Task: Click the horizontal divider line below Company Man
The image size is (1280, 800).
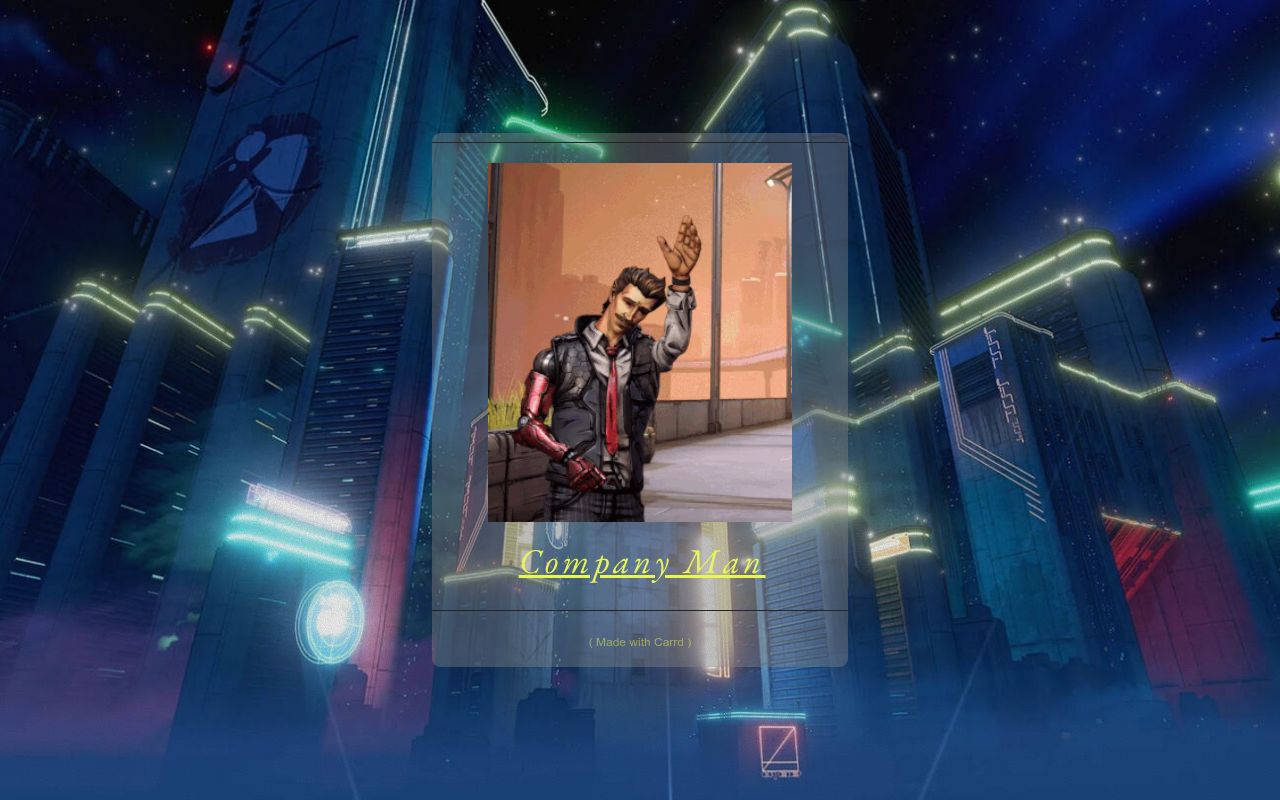Action: (x=639, y=611)
